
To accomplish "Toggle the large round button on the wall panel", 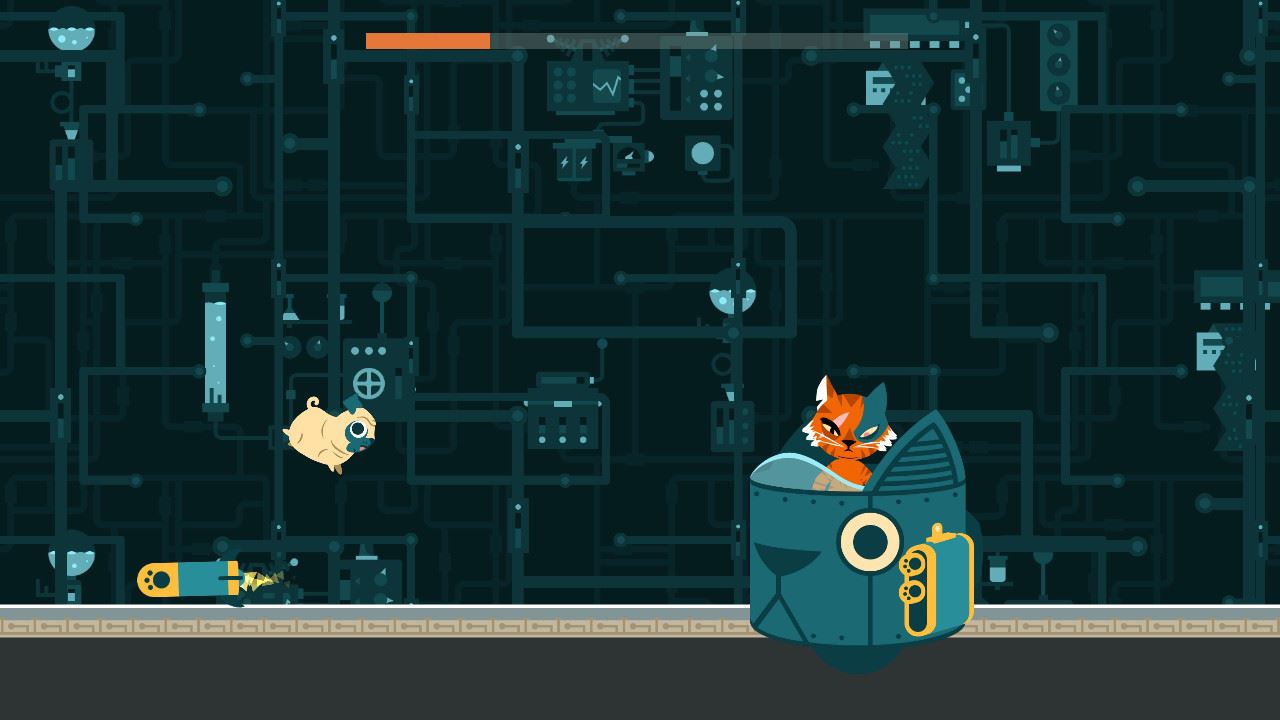I will 703,153.
